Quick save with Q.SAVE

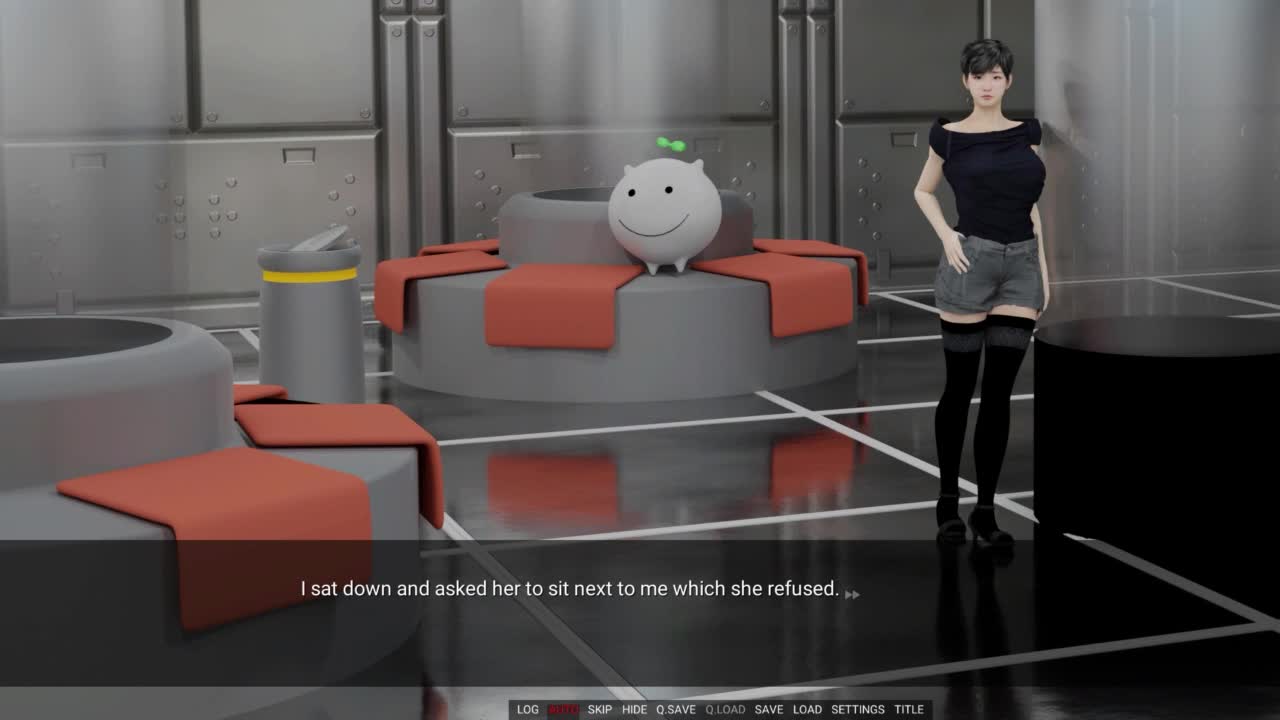click(676, 709)
